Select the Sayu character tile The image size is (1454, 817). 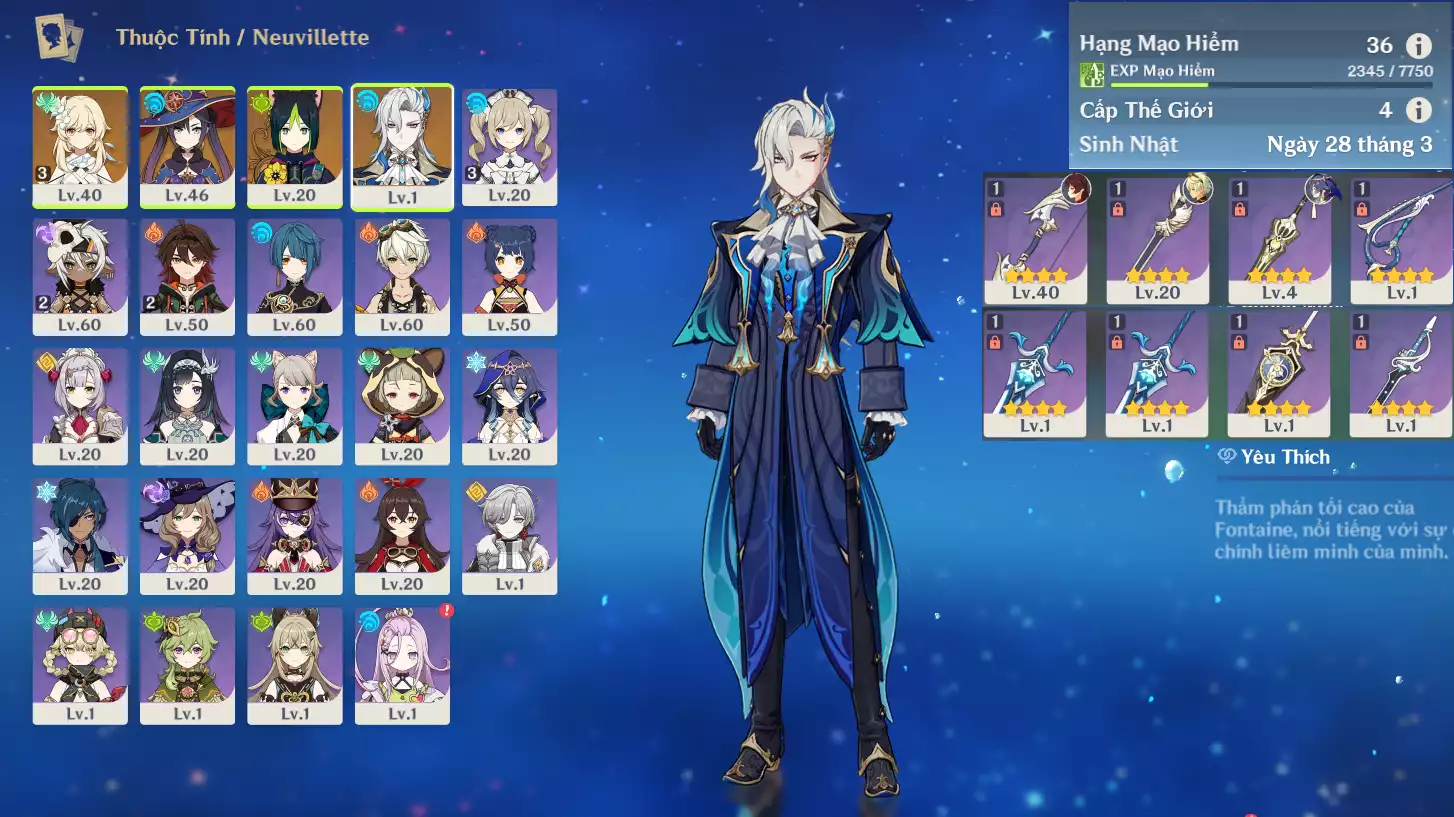pos(402,405)
